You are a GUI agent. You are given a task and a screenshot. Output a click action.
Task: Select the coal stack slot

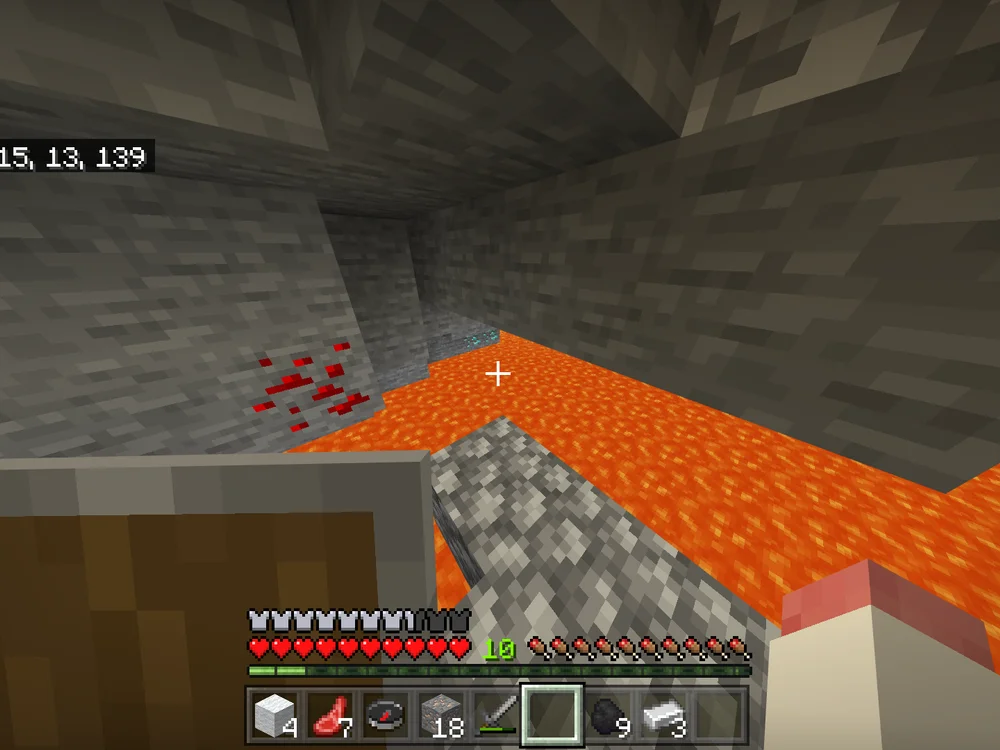coord(608,713)
